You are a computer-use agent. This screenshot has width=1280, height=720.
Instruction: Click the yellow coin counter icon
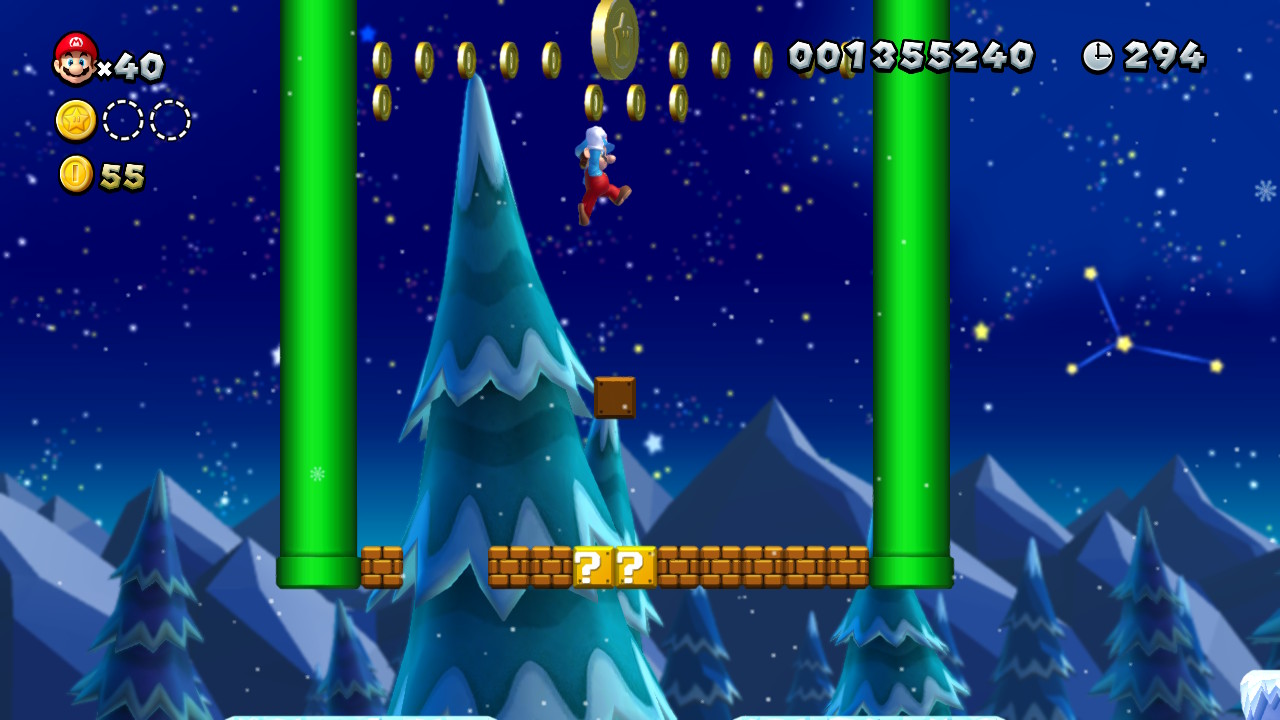pos(75,176)
